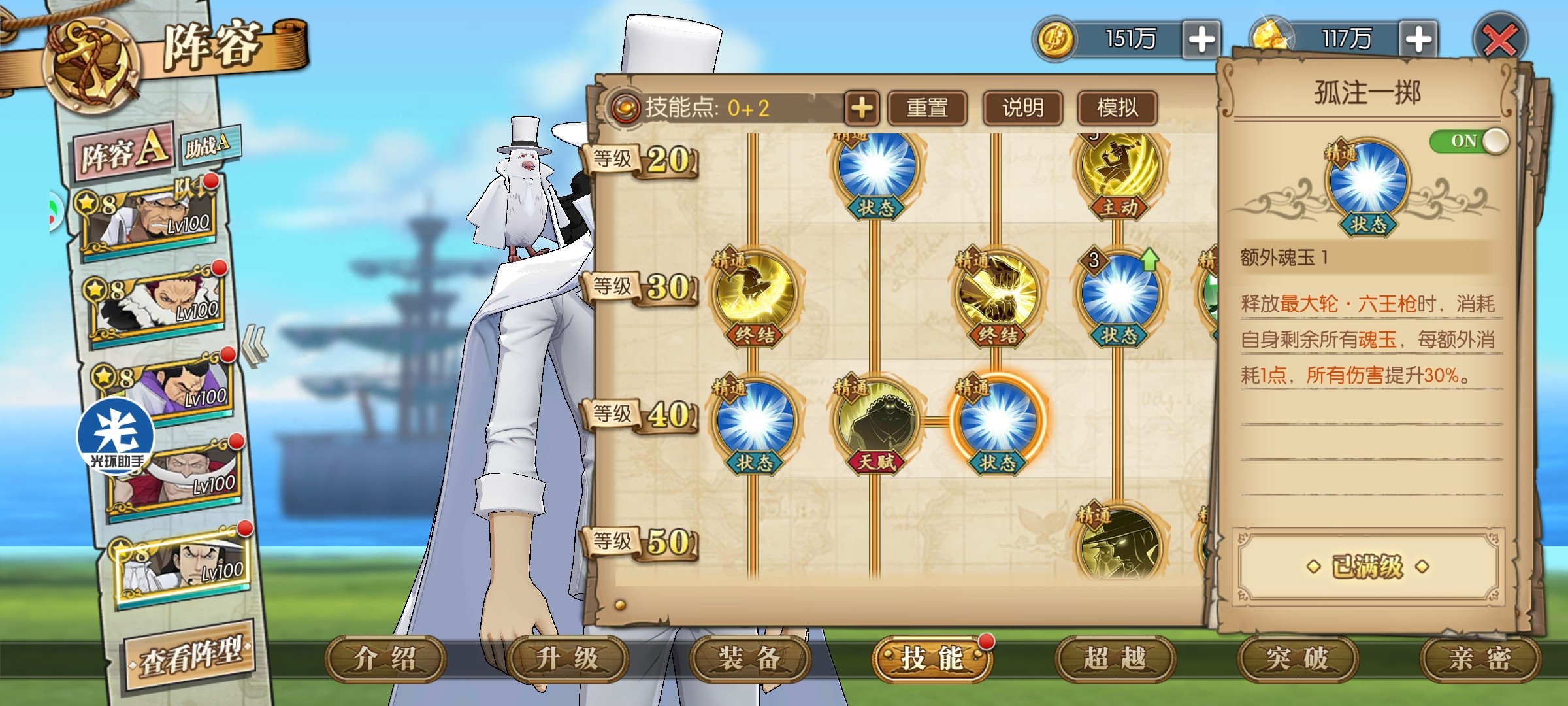Switch to the 介绍 tab

click(x=385, y=658)
